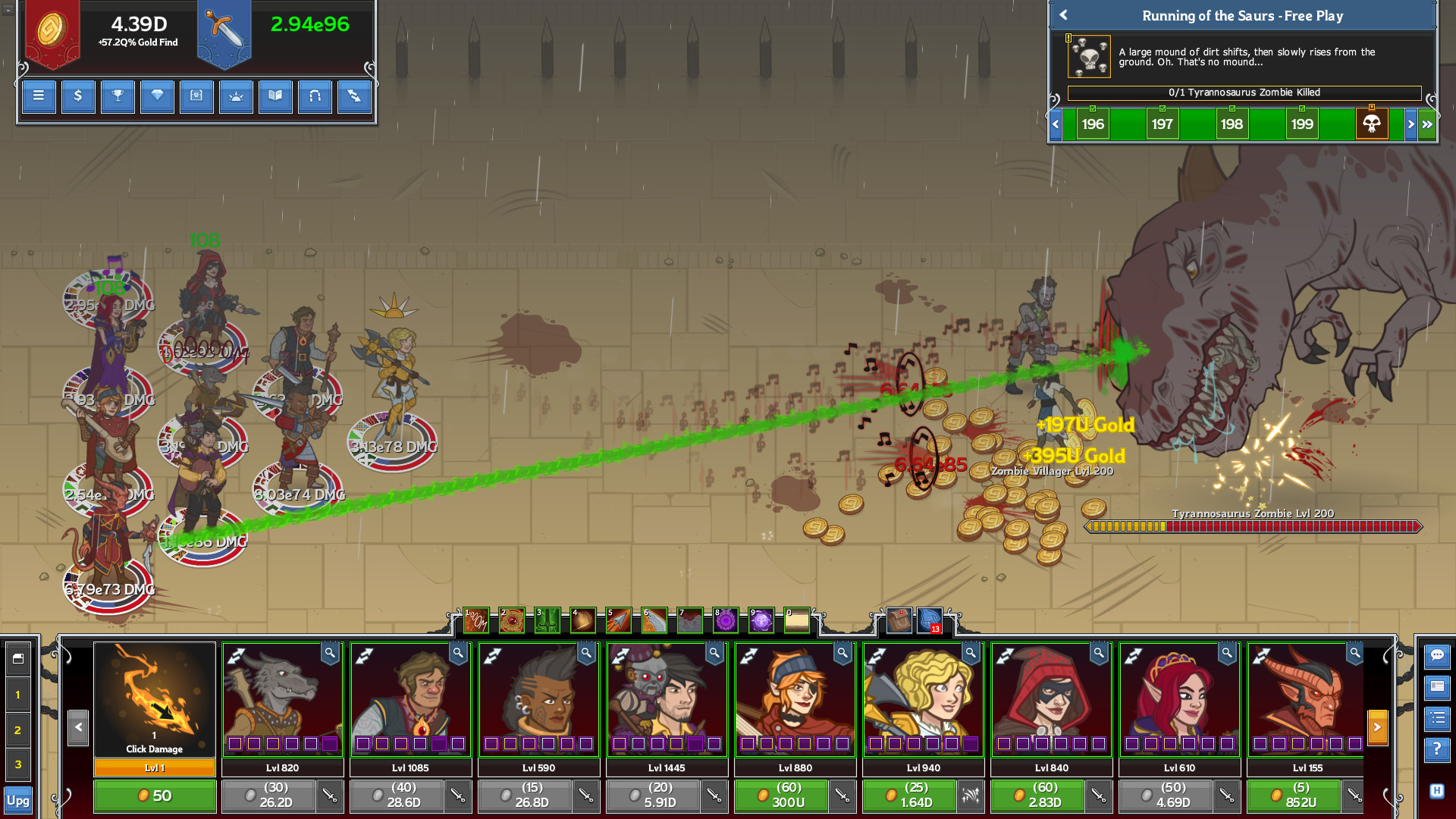Open the main menu list button

coord(39,96)
